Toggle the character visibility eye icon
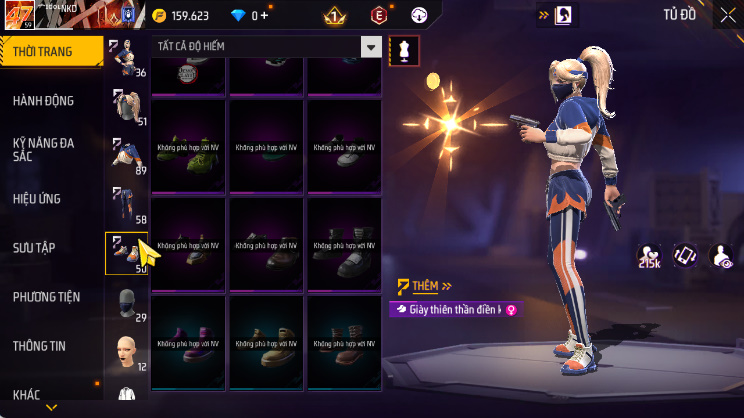This screenshot has width=744, height=418. 720,256
